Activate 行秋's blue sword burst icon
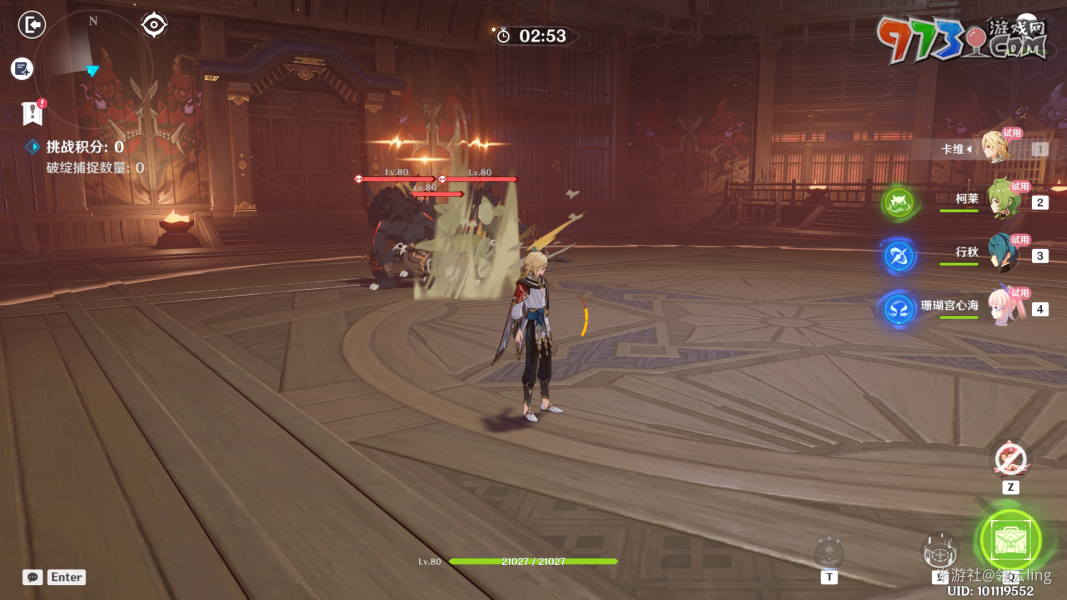The height and width of the screenshot is (600, 1067). point(899,256)
